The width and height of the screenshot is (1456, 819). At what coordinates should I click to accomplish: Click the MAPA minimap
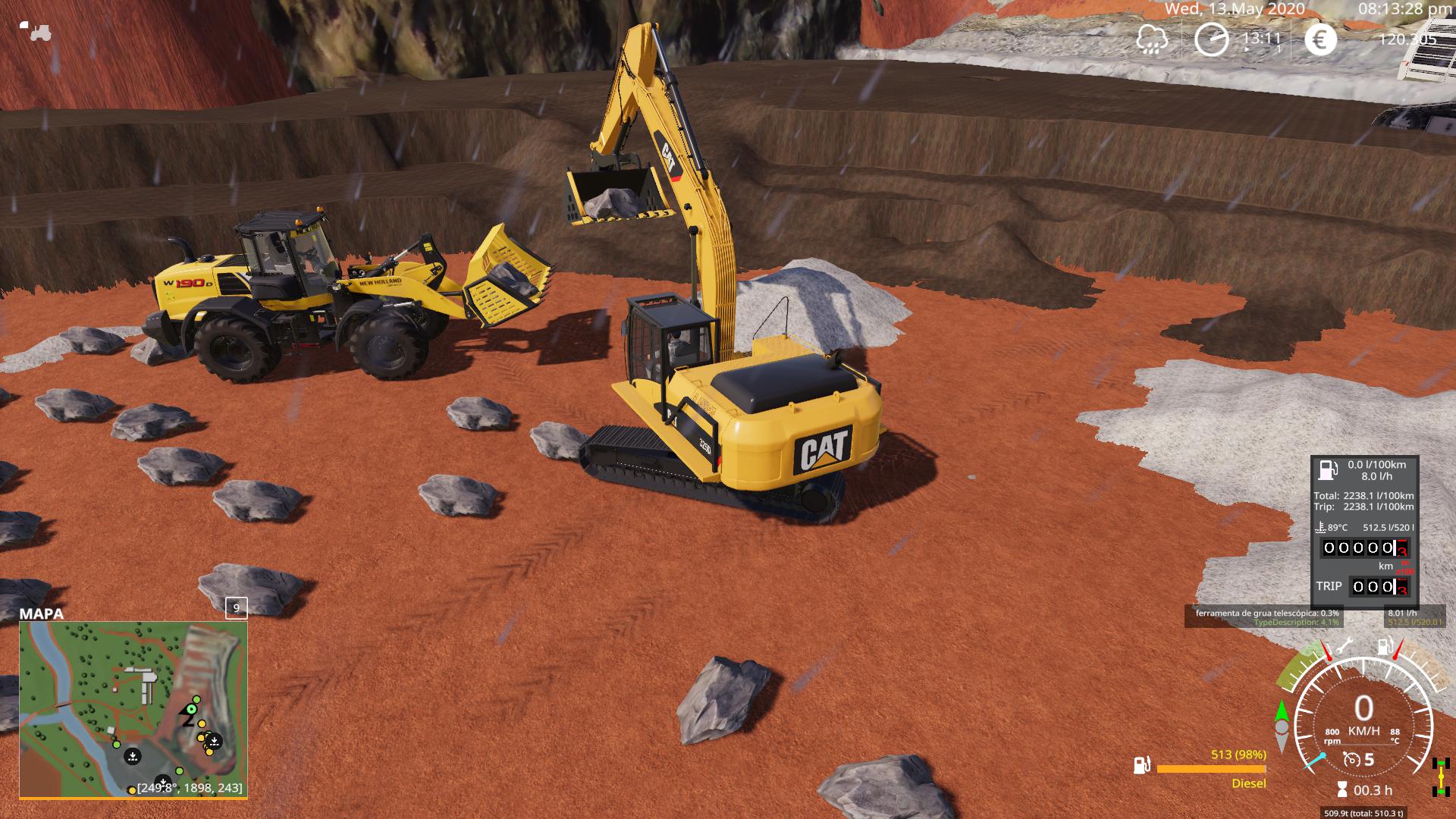click(x=133, y=710)
